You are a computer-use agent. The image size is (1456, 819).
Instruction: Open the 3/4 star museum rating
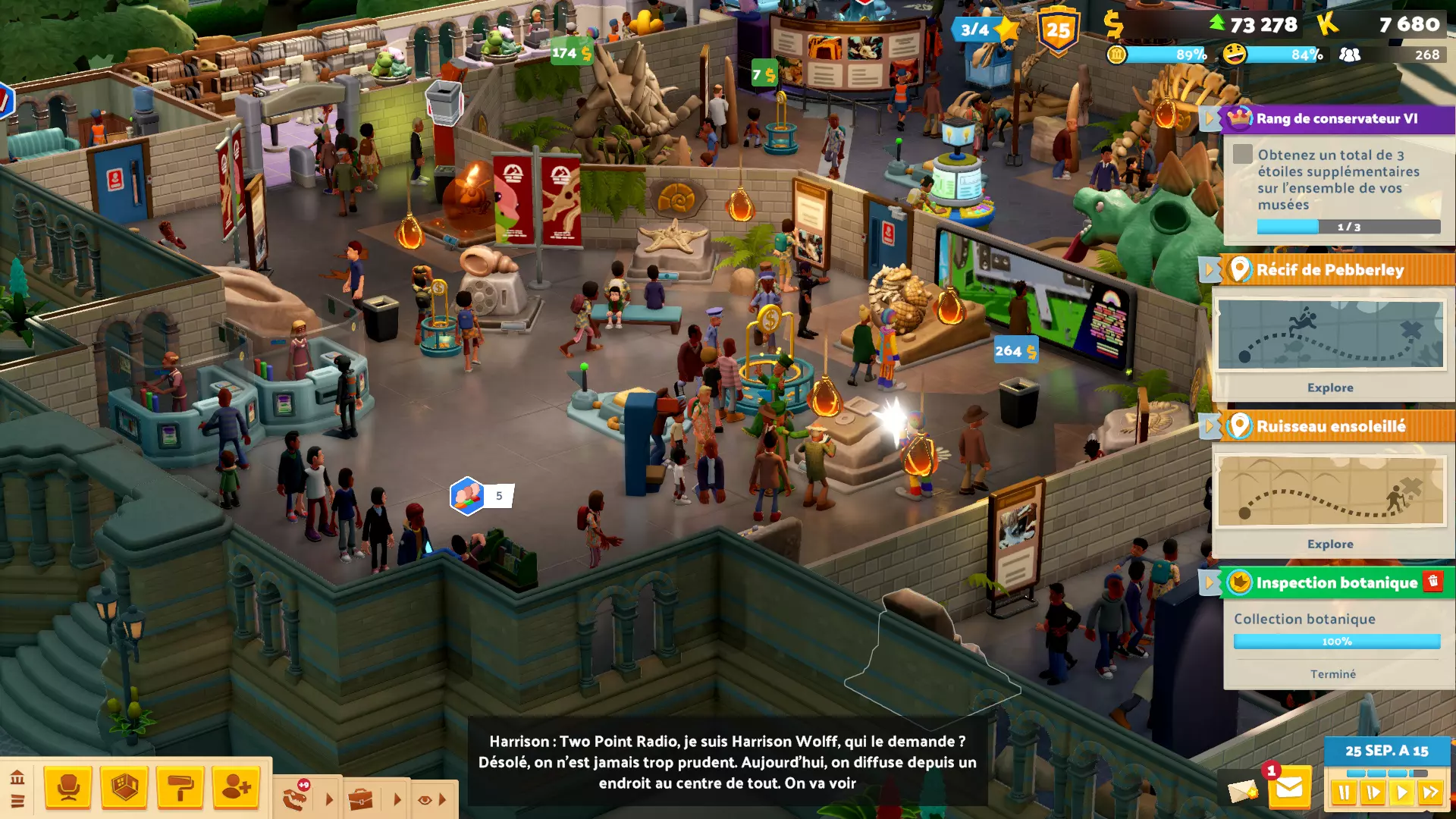(x=986, y=30)
